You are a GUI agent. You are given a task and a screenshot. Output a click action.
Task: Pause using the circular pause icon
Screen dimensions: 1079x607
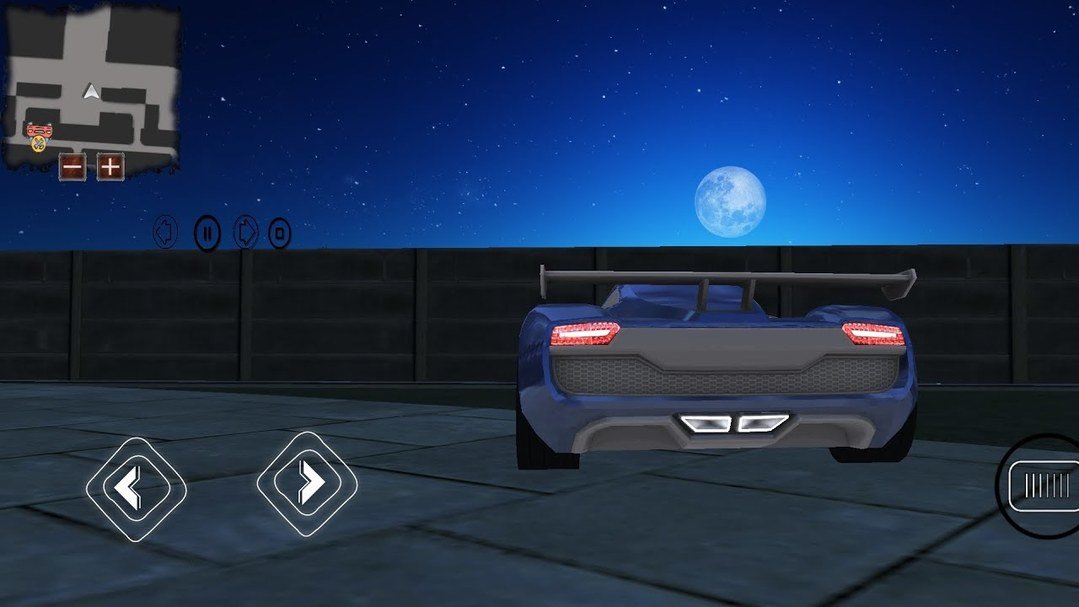click(x=206, y=234)
